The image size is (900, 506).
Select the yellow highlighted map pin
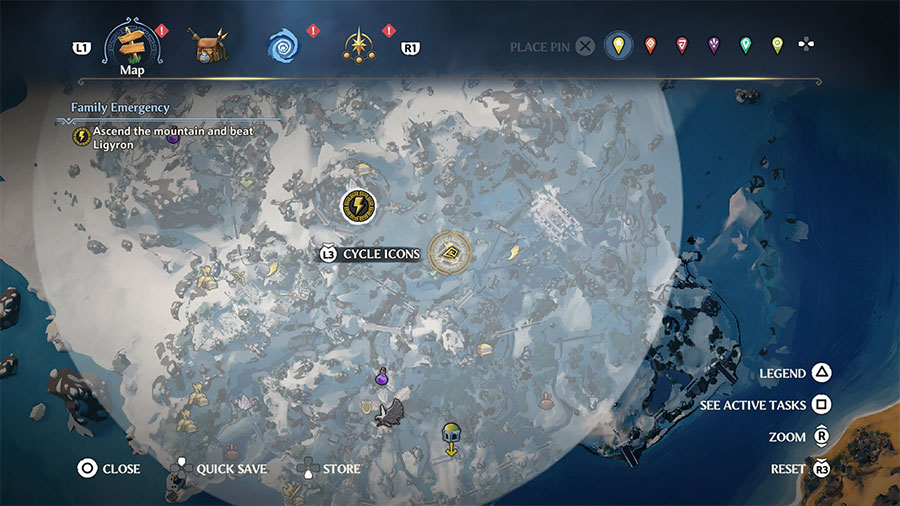click(619, 45)
